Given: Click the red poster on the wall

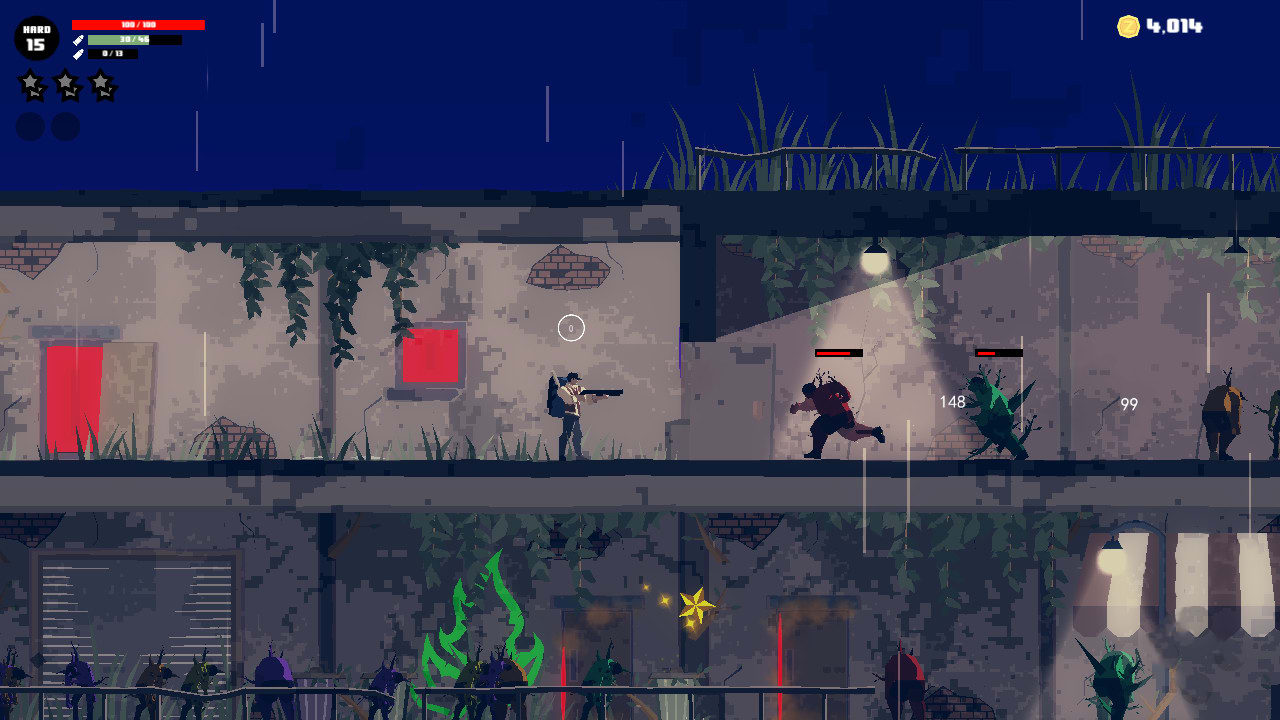Looking at the screenshot, I should pyautogui.click(x=428, y=353).
